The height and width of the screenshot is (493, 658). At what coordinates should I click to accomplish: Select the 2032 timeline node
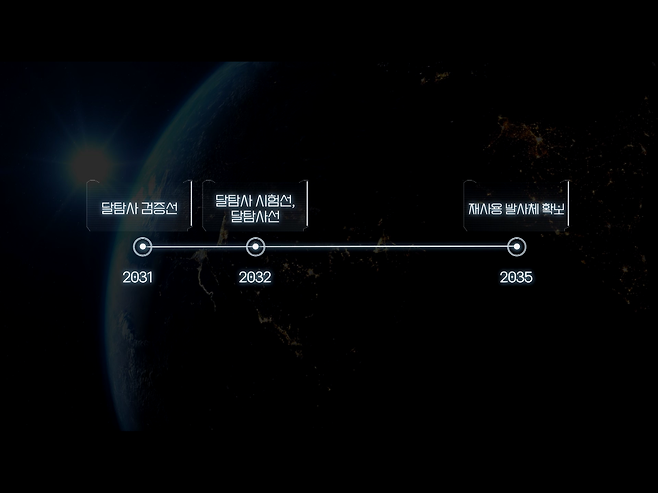[255, 246]
